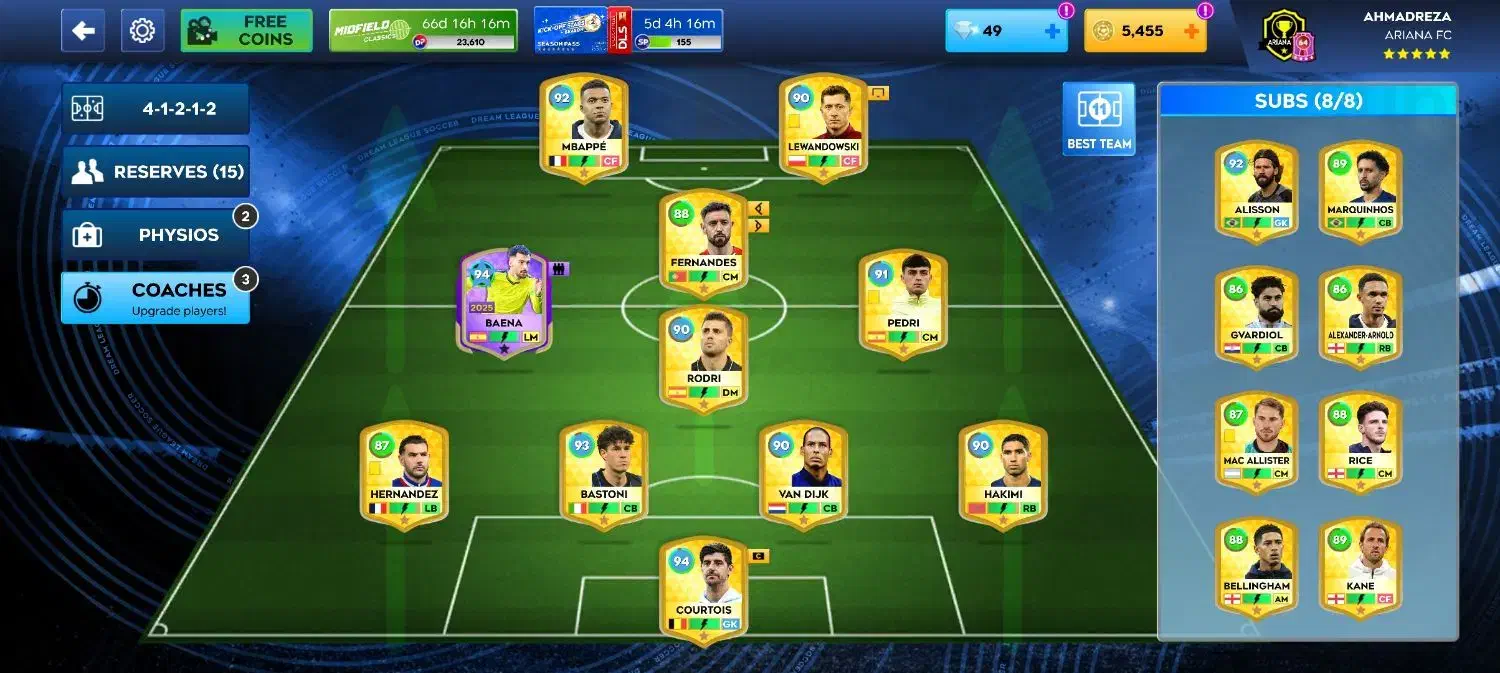Claim the Free Coins video offer

pos(246,31)
